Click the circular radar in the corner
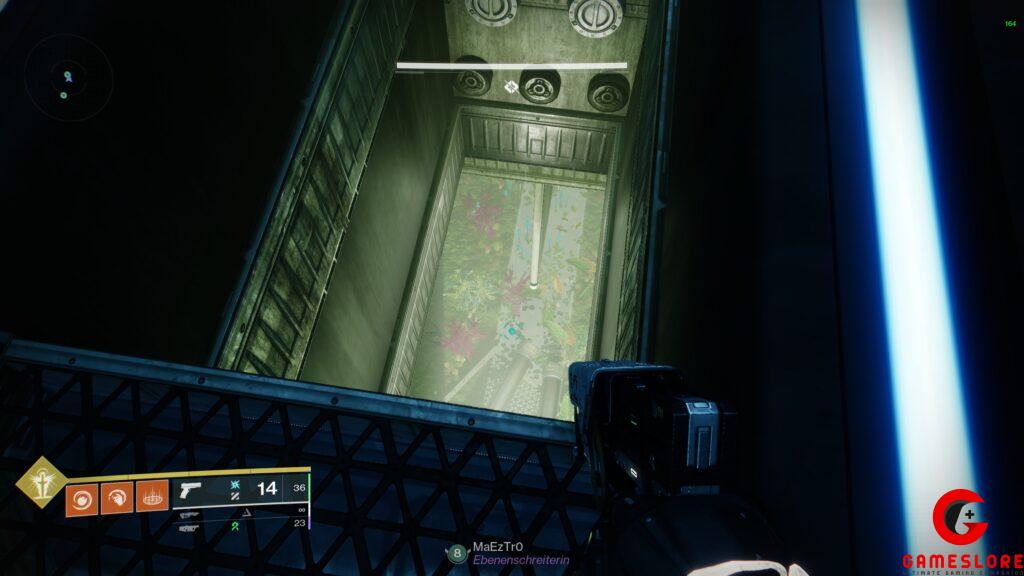Viewport: 1024px width, 576px height. (x=68, y=78)
